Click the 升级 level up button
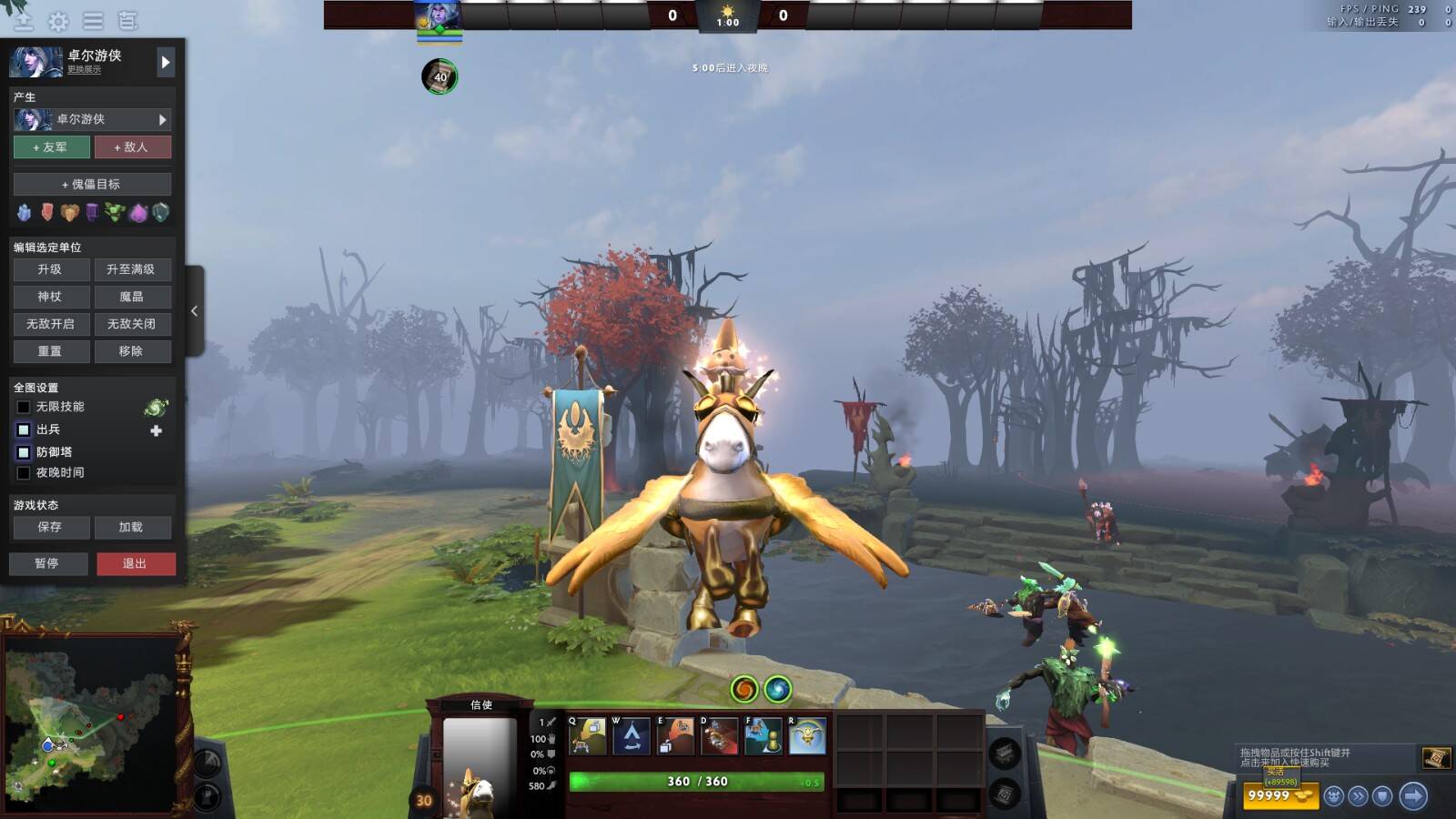 click(51, 269)
